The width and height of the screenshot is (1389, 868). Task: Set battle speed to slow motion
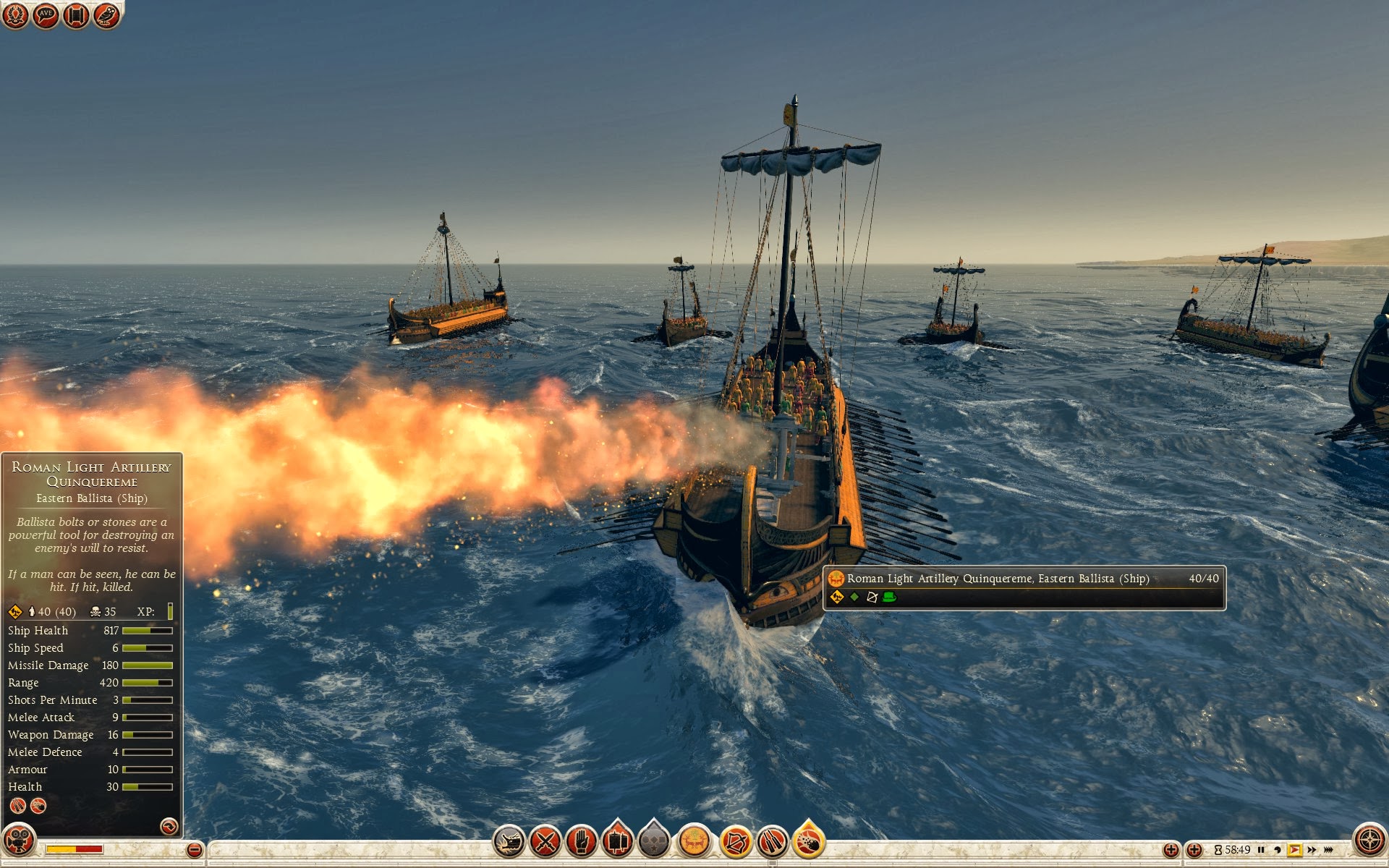(x=1278, y=850)
